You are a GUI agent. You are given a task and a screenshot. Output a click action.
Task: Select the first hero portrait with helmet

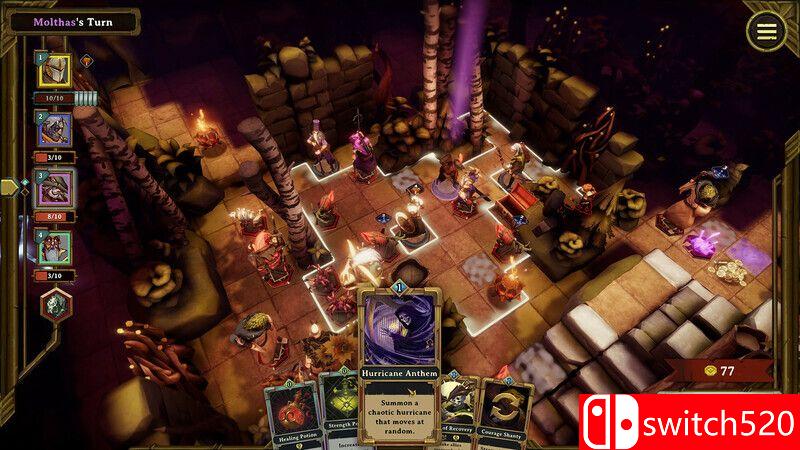[56, 71]
